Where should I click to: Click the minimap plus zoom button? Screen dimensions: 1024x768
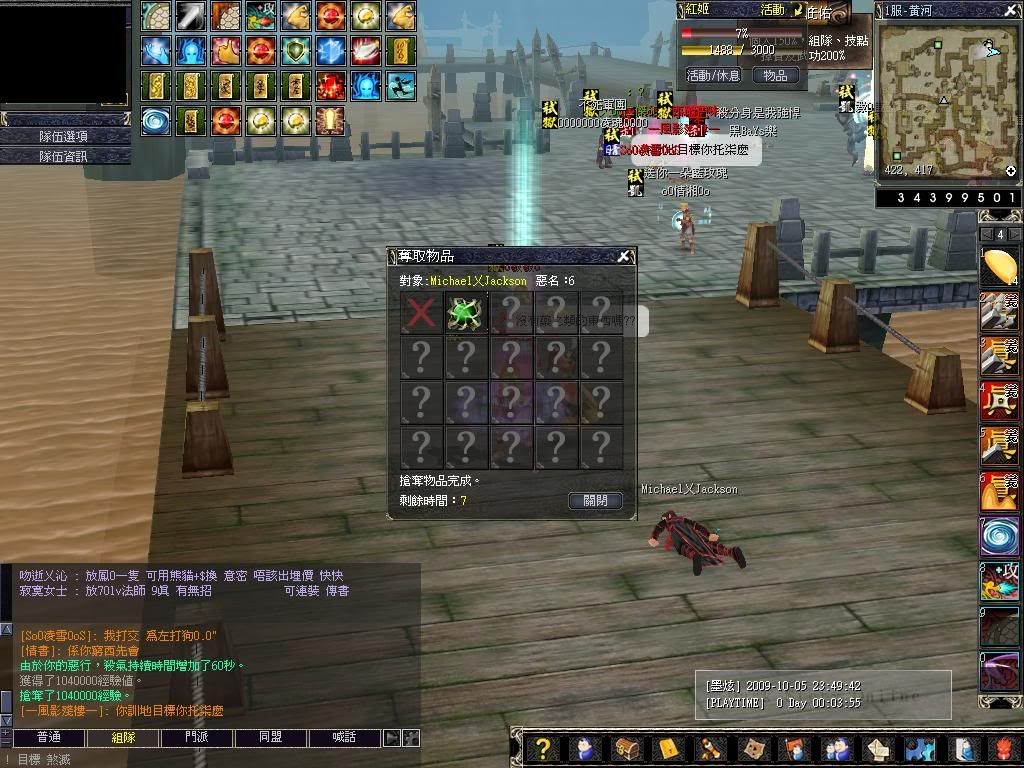click(x=1010, y=172)
